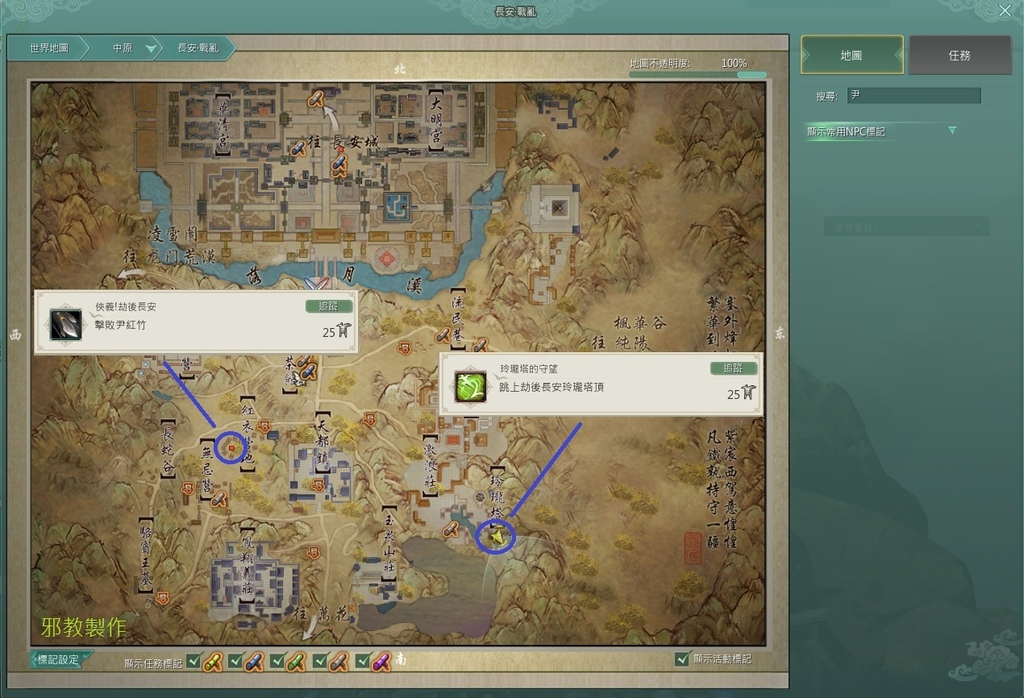This screenshot has width=1024, height=698.
Task: Track the 俠義!劫後長安 quest
Action: 329,307
